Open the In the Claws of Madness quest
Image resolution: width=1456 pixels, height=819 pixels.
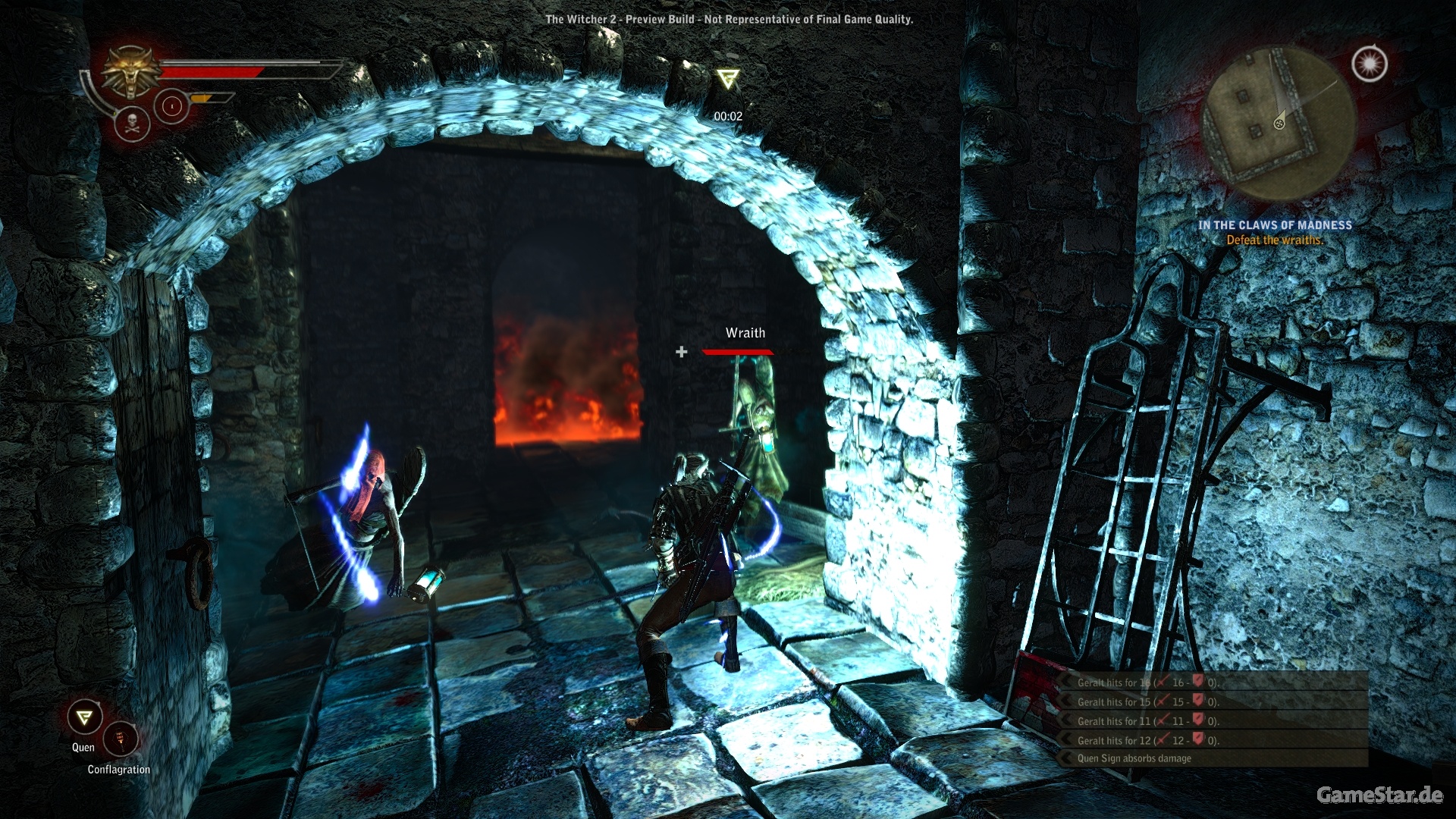(1275, 225)
